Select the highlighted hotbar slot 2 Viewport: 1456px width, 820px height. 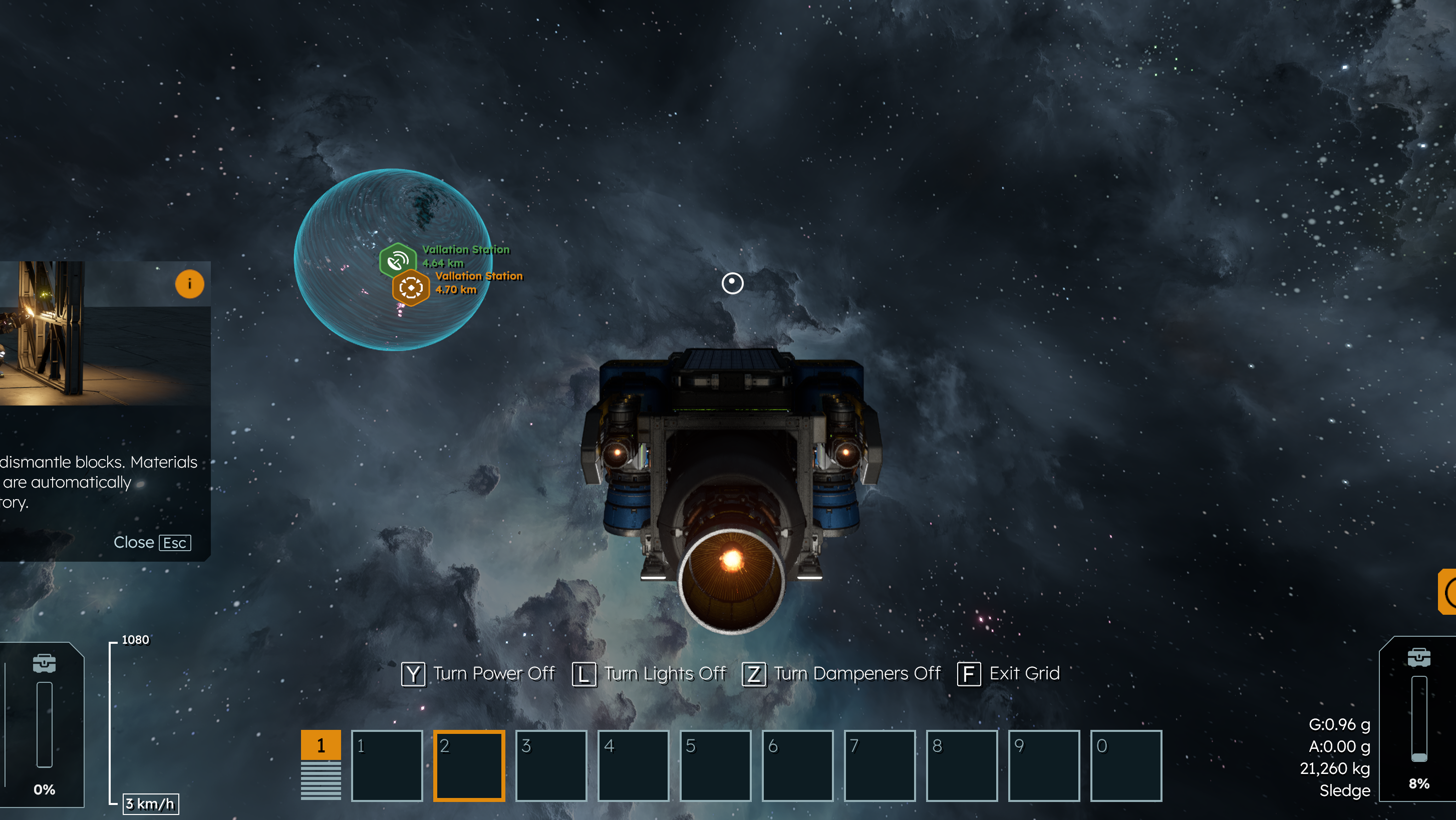(x=469, y=766)
